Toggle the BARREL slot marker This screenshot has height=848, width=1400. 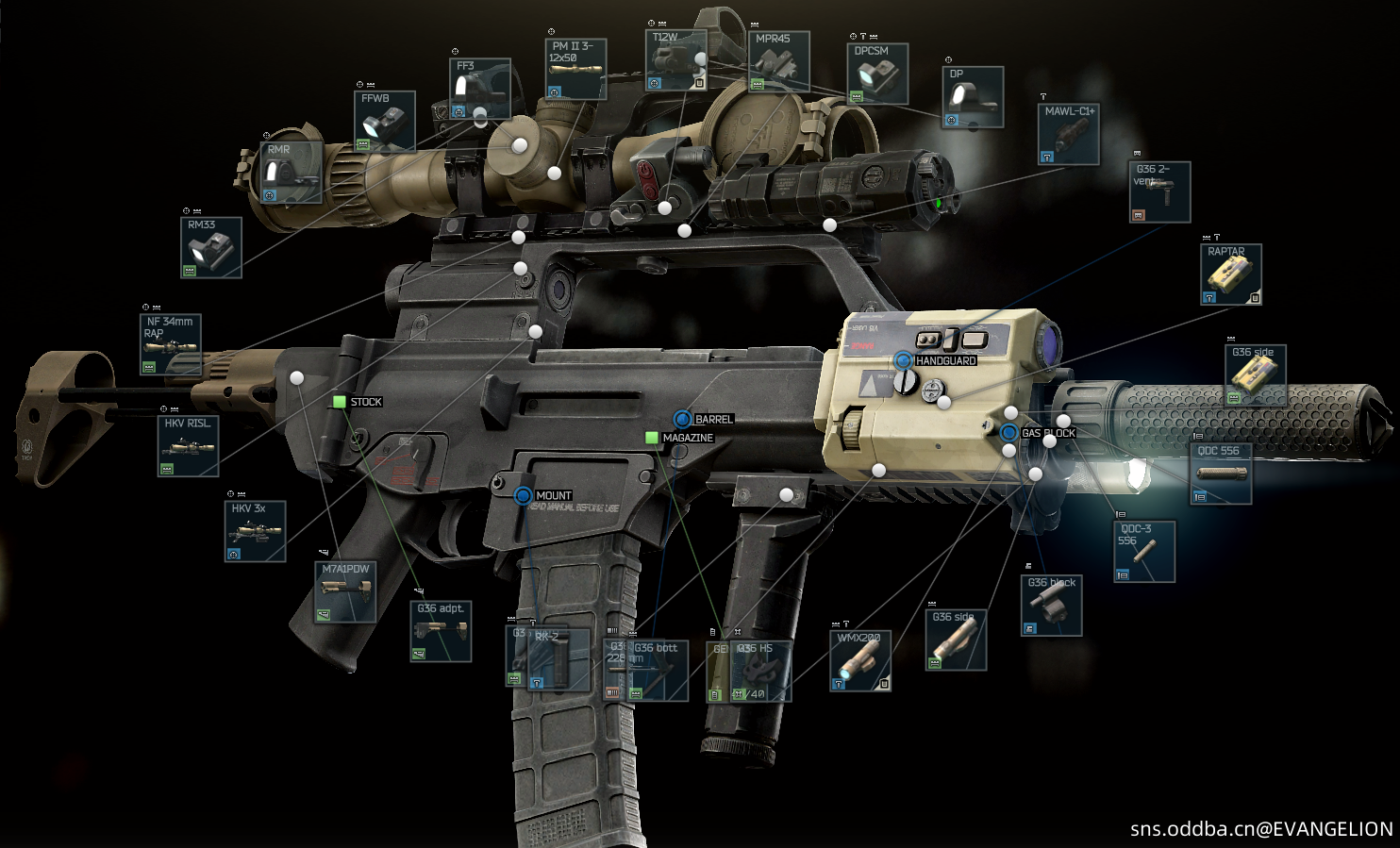[681, 418]
